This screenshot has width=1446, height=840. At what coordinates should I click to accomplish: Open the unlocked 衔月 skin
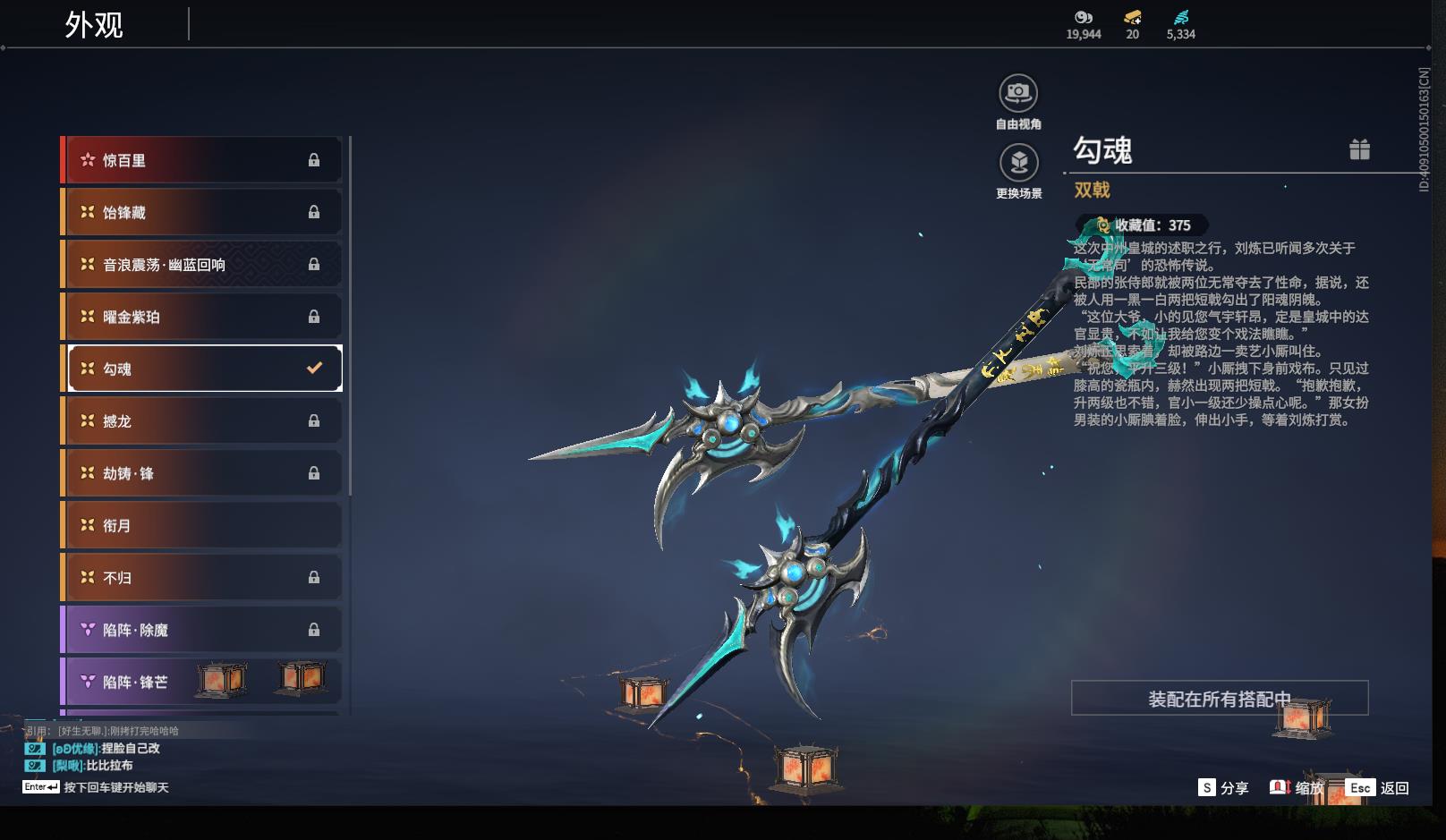(203, 526)
